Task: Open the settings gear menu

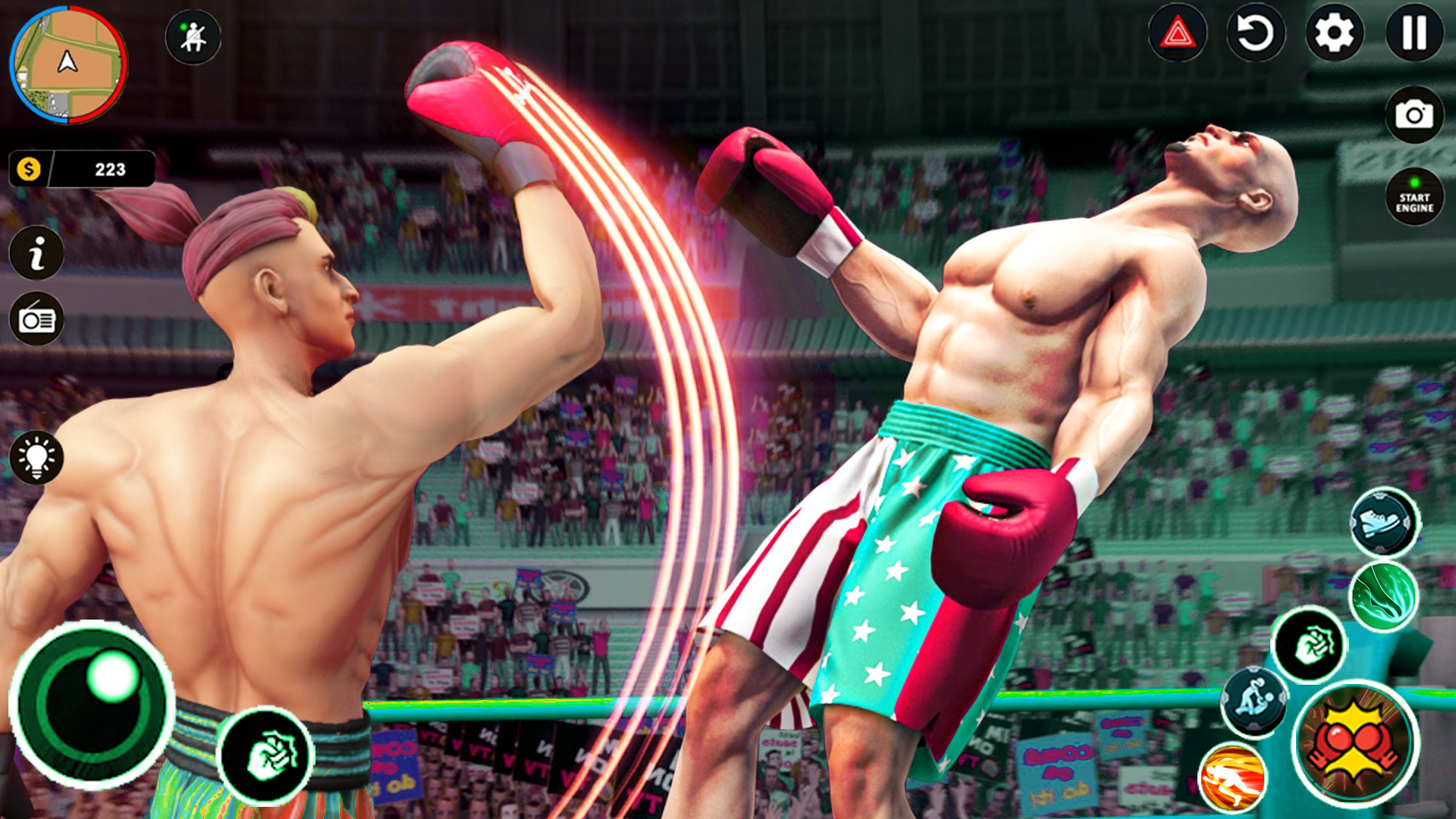Action: (1335, 34)
